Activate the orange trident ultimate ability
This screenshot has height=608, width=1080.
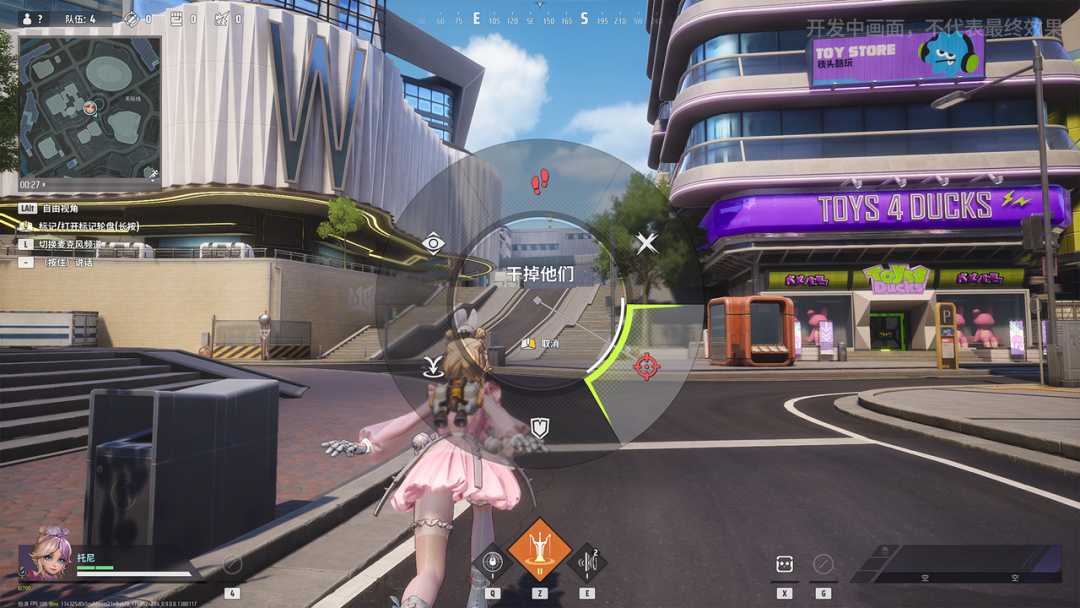coord(540,551)
